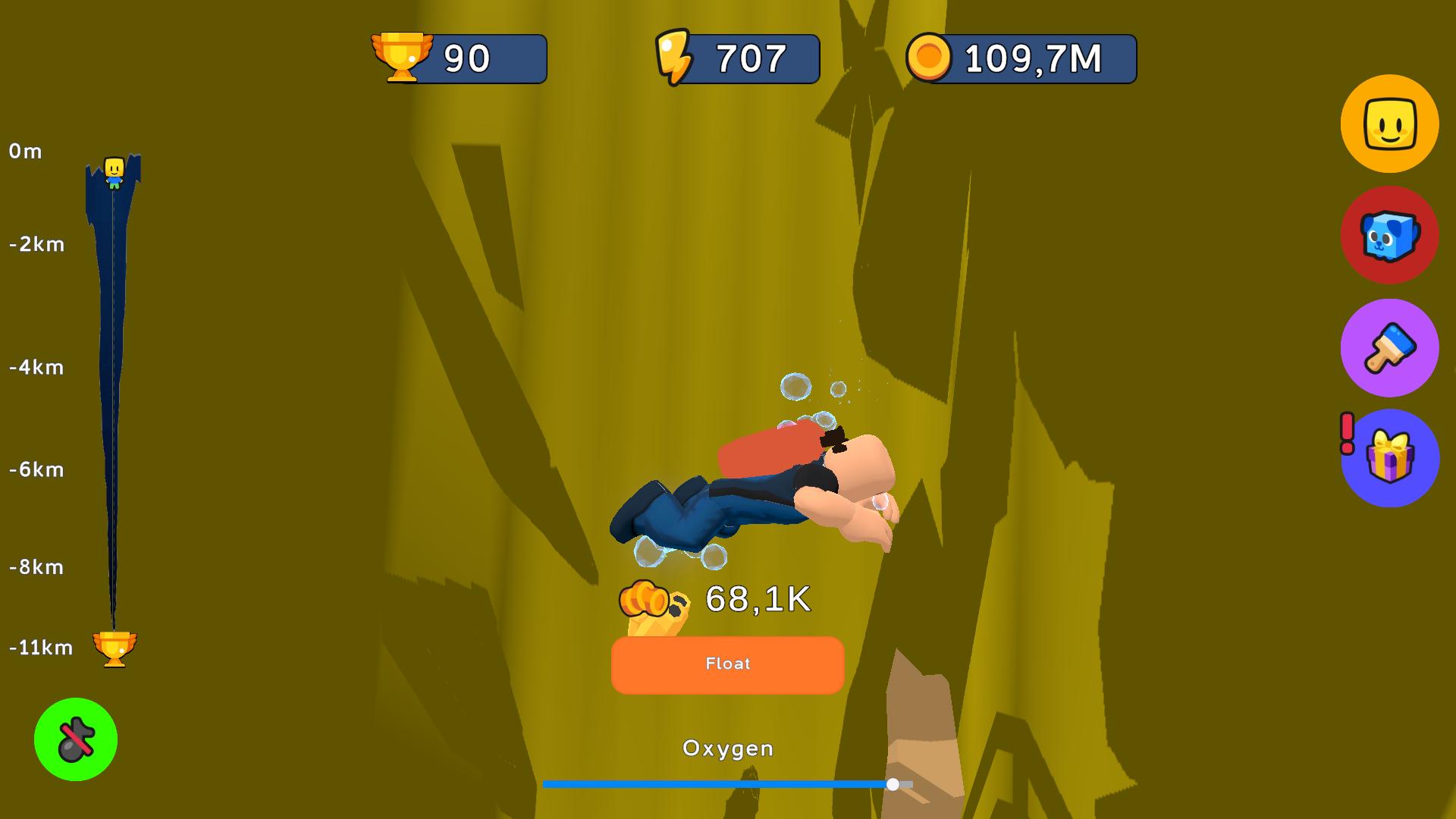
Task: Select the player marker on the depth map
Action: 114,172
